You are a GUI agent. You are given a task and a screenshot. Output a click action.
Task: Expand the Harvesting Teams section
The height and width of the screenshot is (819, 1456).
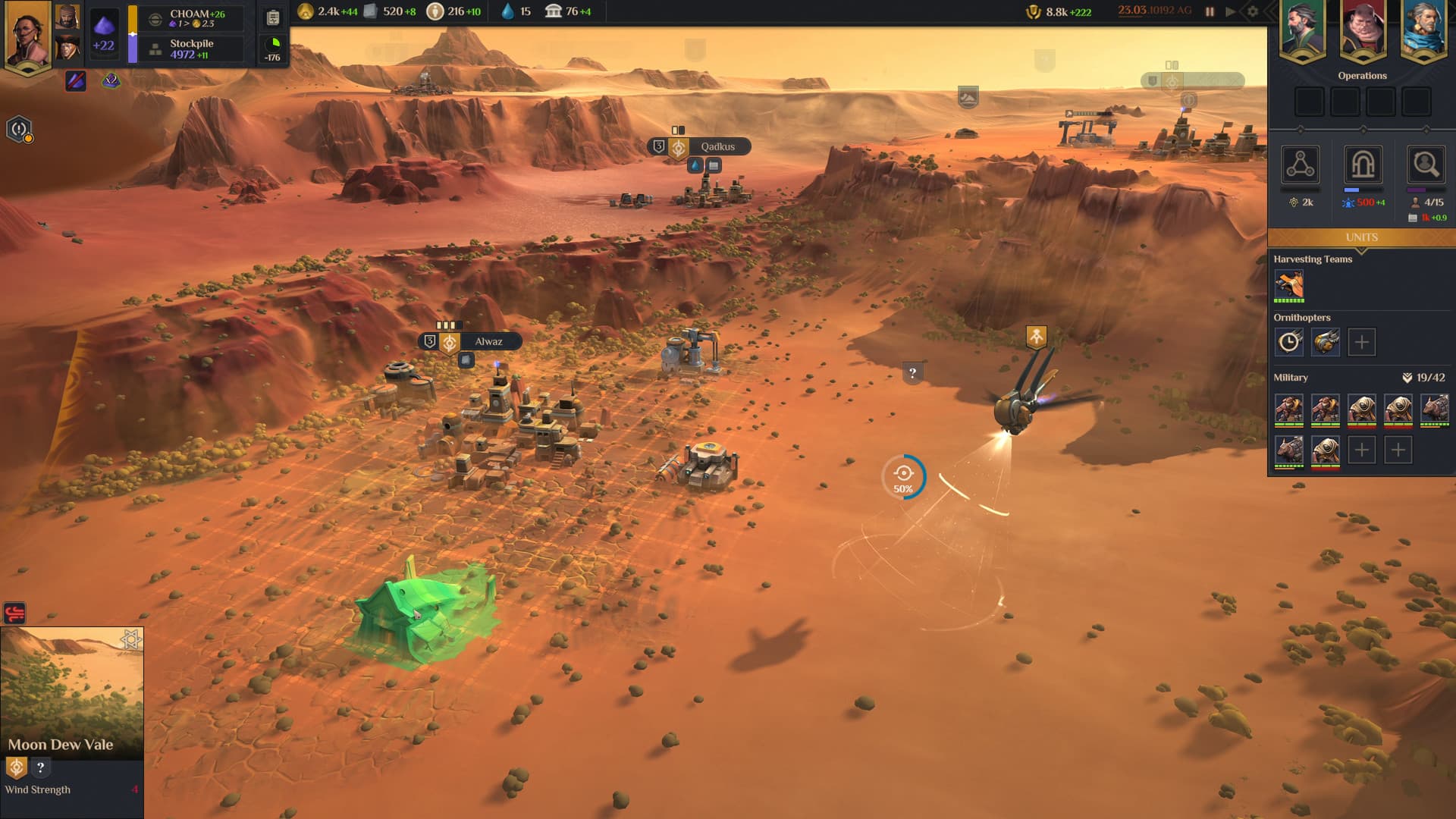click(x=1314, y=259)
